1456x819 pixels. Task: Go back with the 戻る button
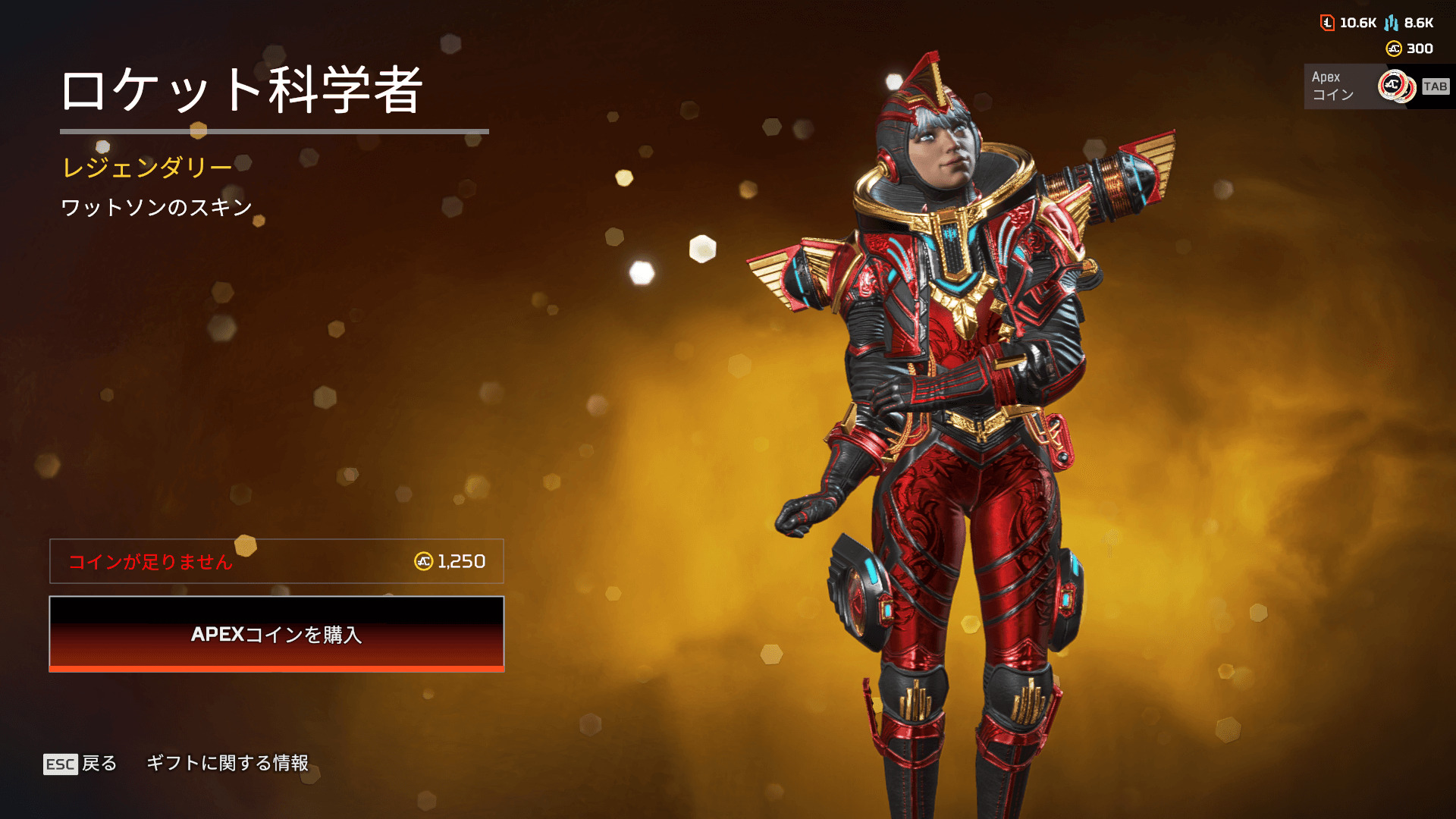[81, 763]
